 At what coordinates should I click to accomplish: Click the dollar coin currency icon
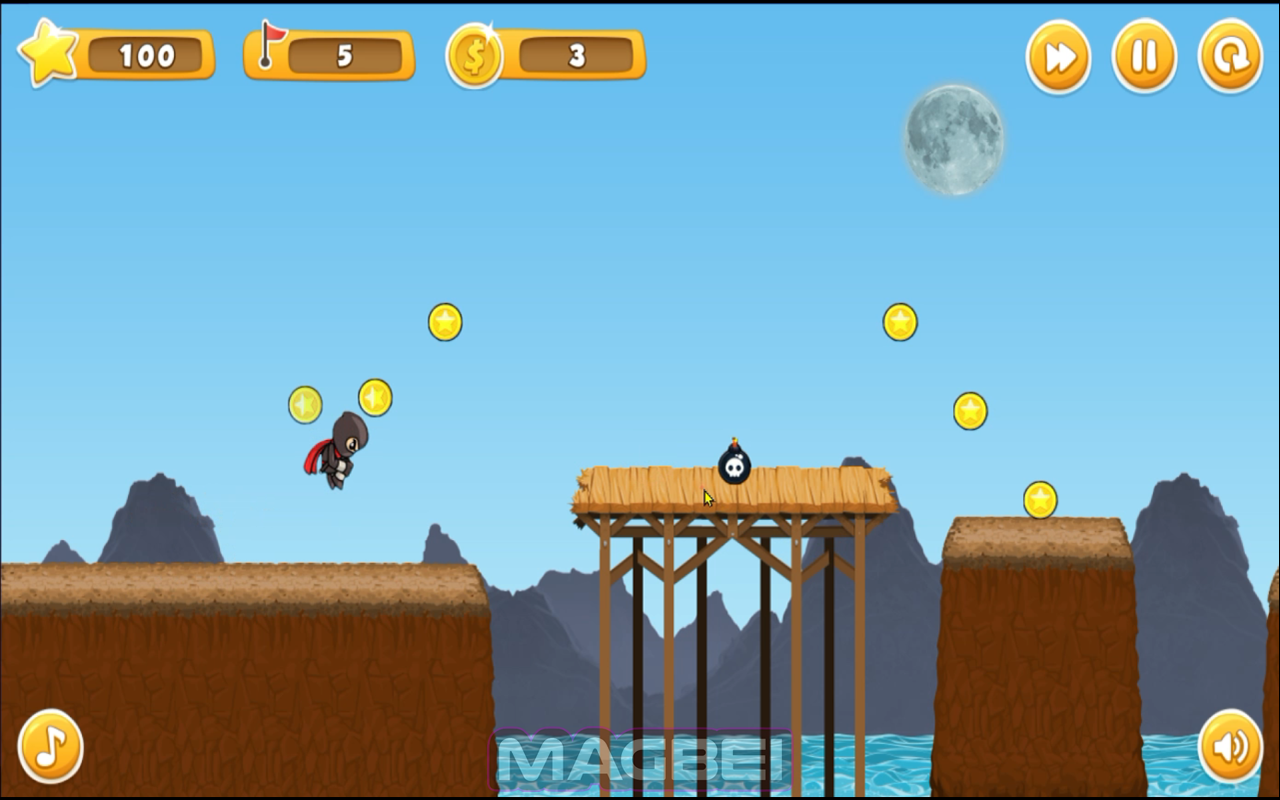tap(475, 57)
